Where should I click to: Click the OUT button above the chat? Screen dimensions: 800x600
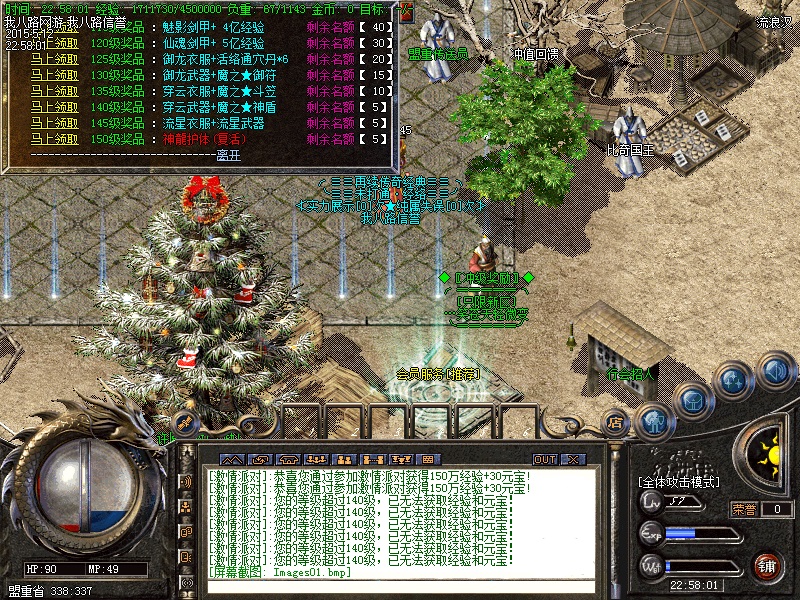544,459
